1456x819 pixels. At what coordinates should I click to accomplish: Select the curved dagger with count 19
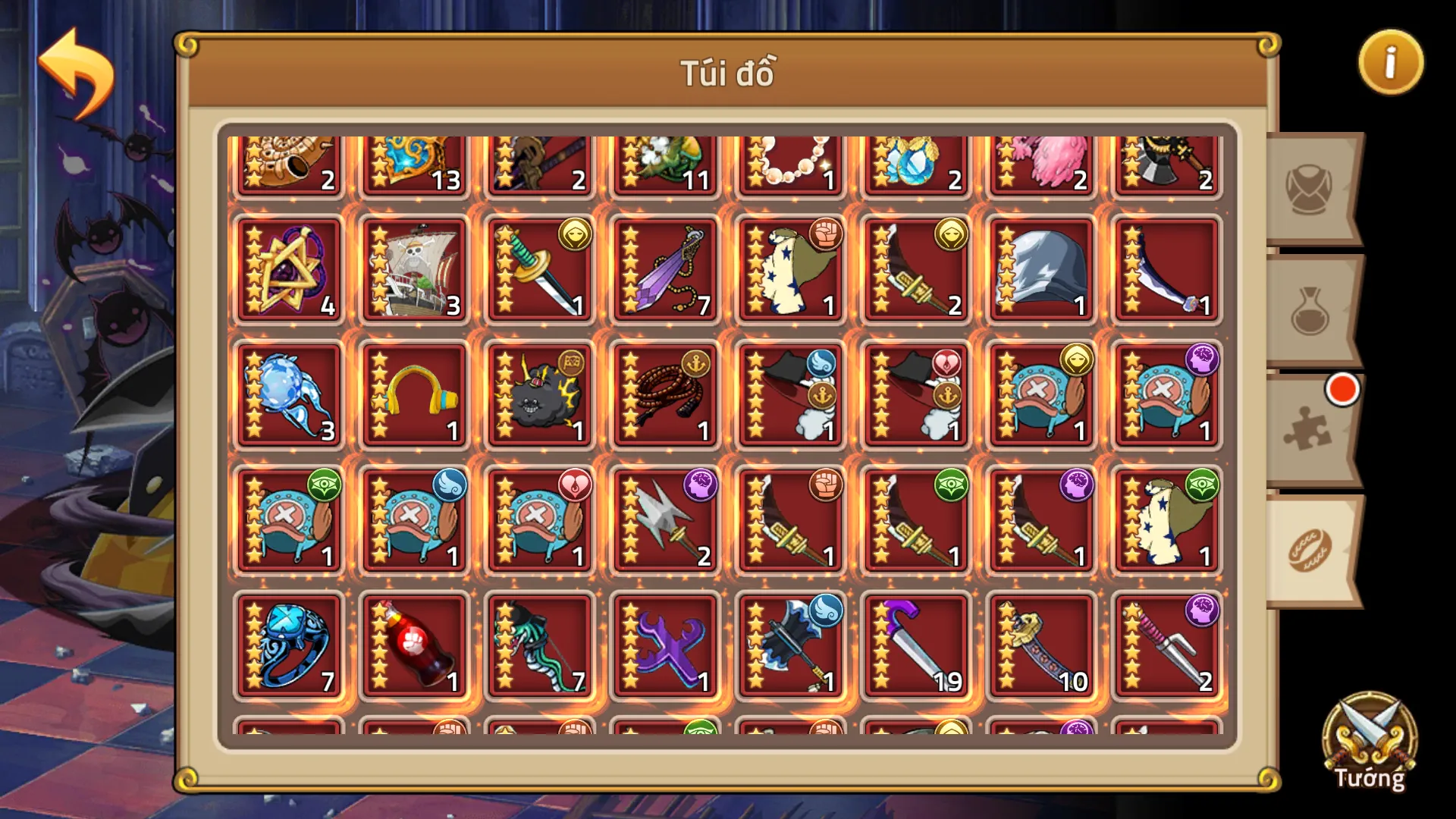click(x=918, y=648)
